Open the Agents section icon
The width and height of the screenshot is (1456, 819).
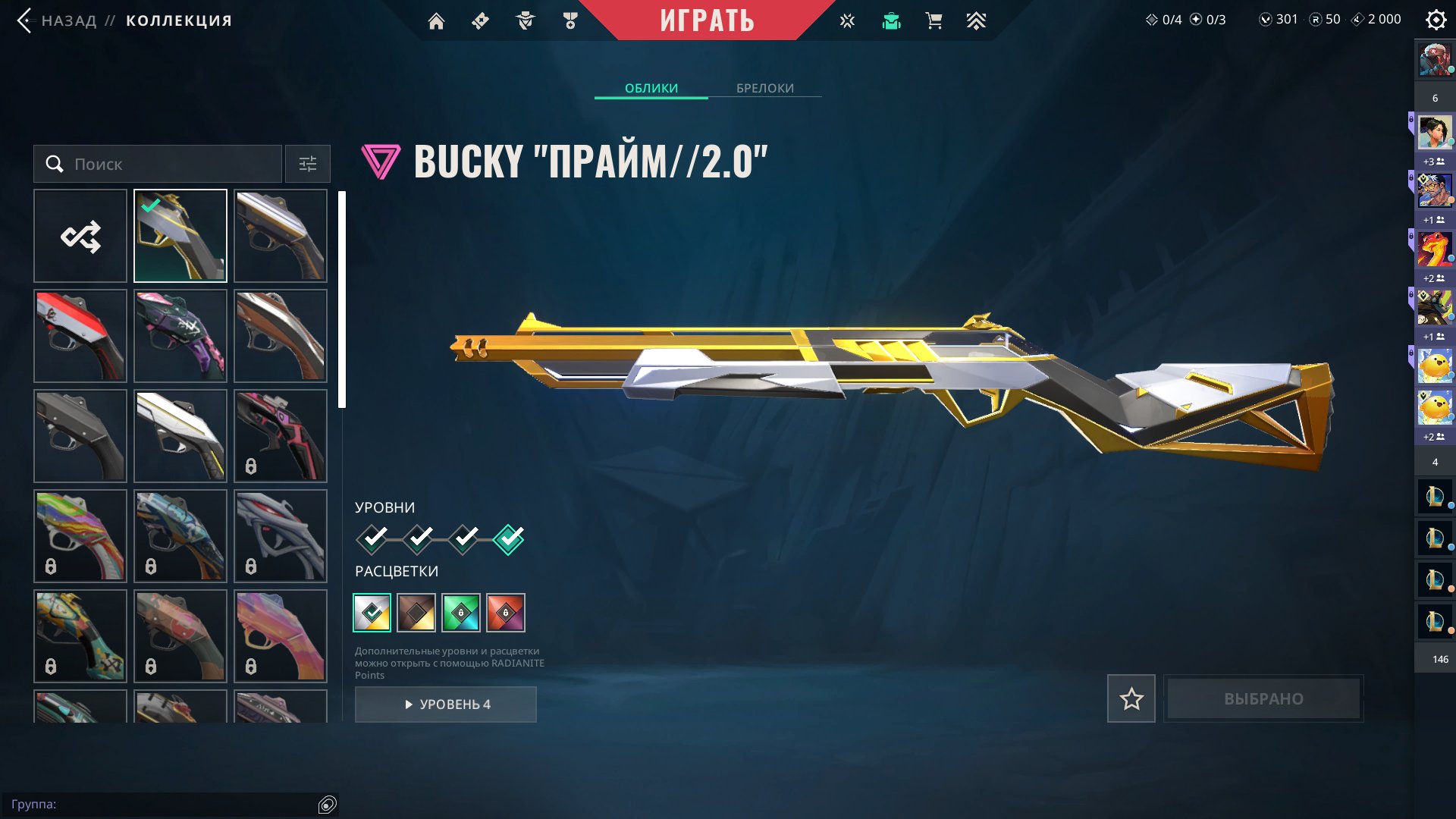[526, 20]
